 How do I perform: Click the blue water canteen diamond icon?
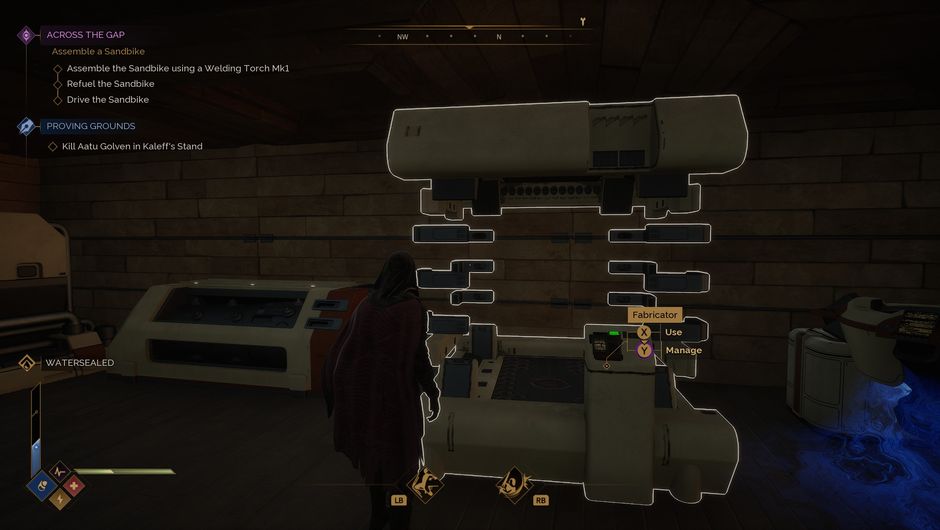(x=43, y=486)
